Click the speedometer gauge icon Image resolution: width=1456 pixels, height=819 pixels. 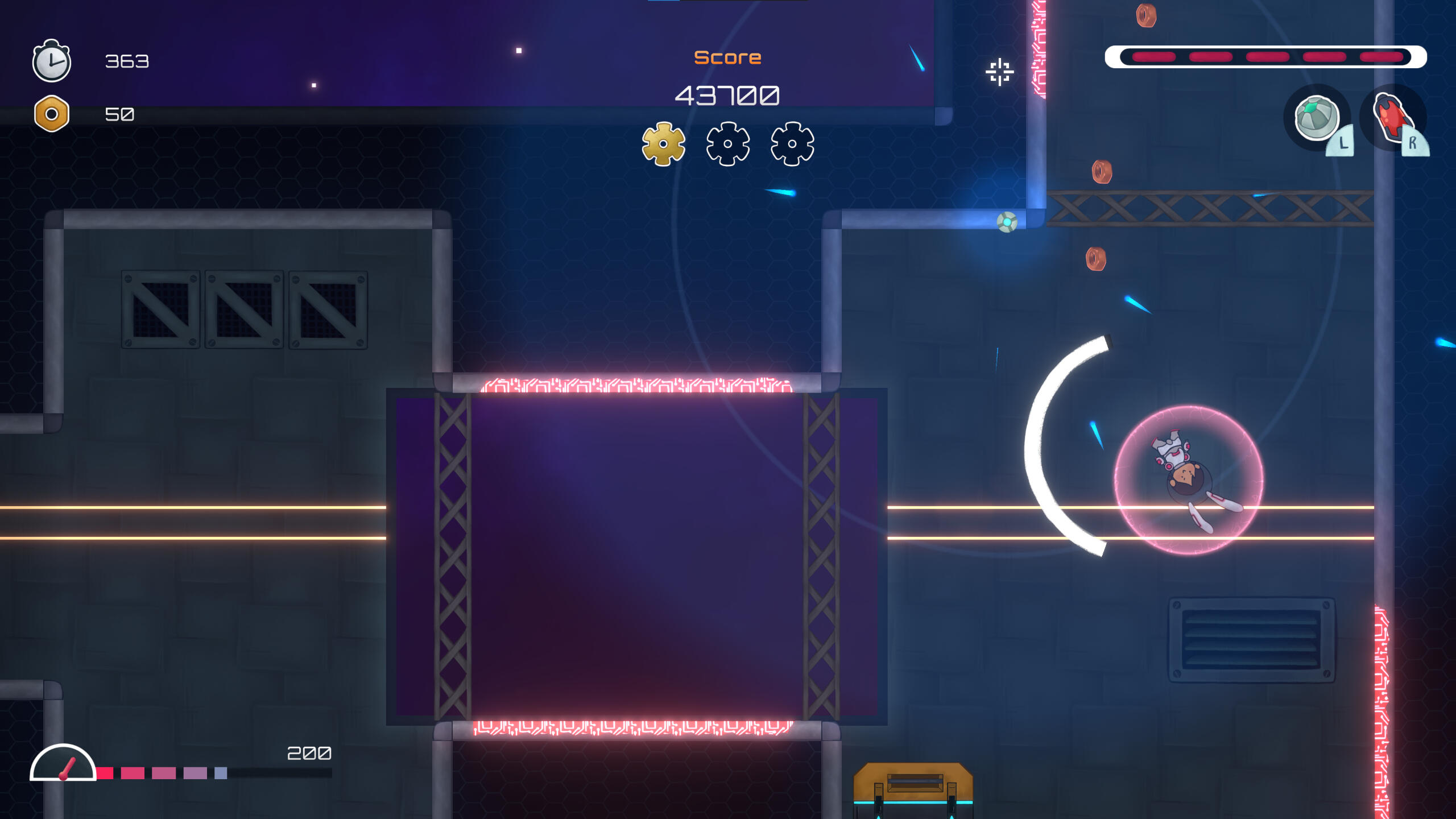pos(63,764)
